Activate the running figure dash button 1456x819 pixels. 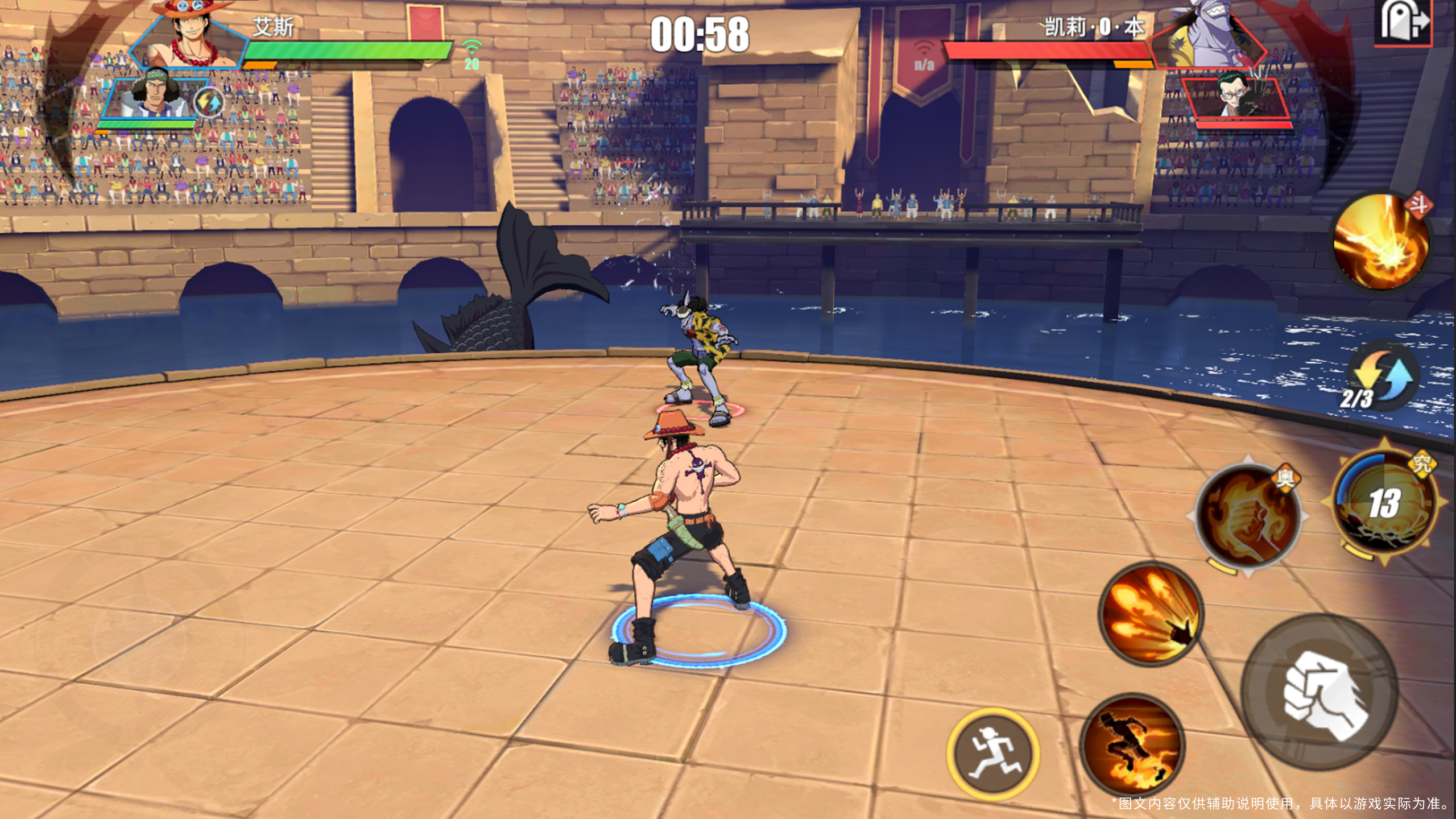[993, 752]
